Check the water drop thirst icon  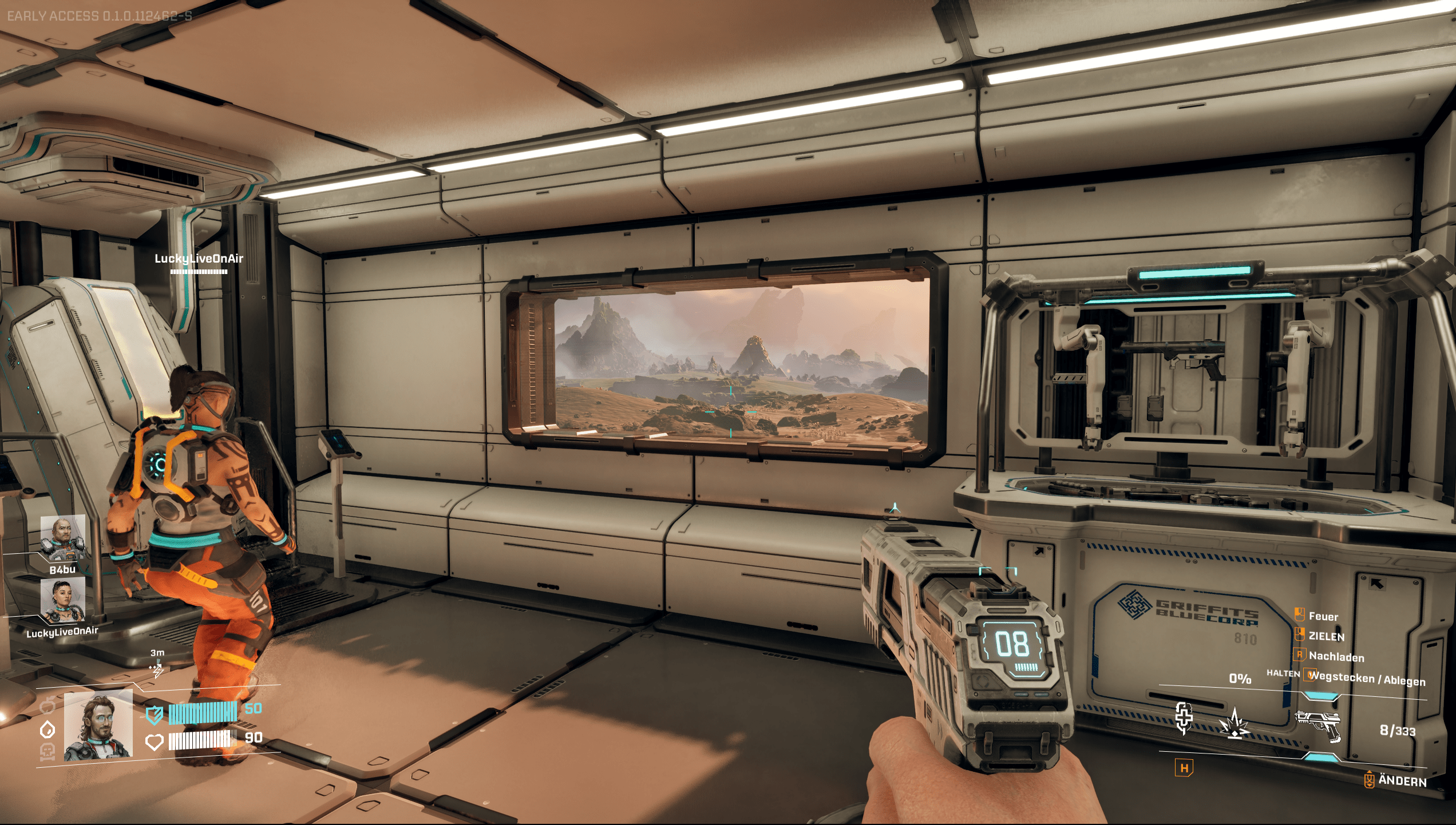point(48,730)
